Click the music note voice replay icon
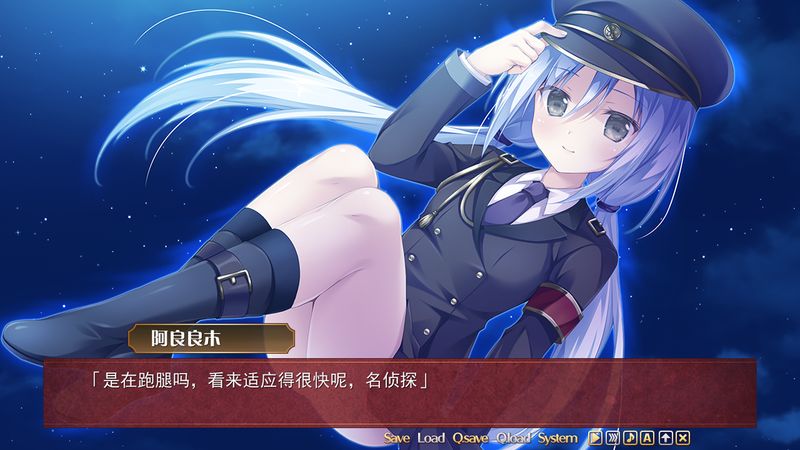 (x=630, y=438)
